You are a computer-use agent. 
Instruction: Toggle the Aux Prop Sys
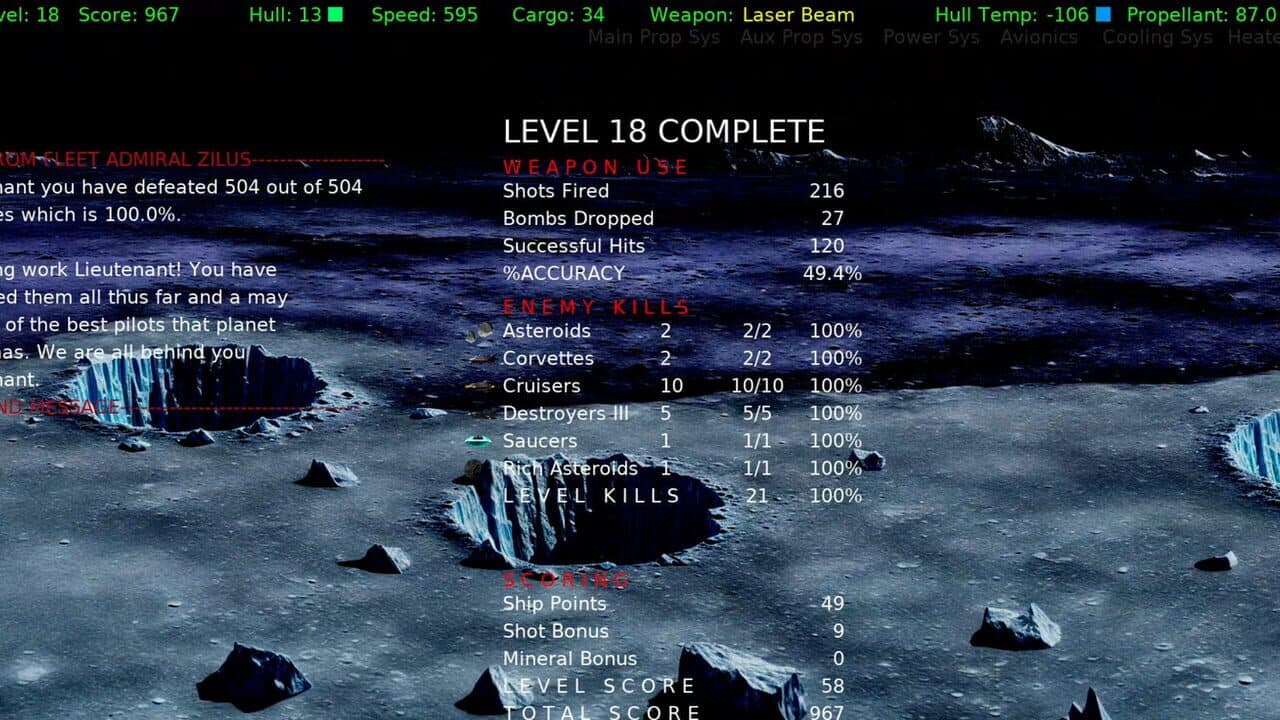coord(800,37)
